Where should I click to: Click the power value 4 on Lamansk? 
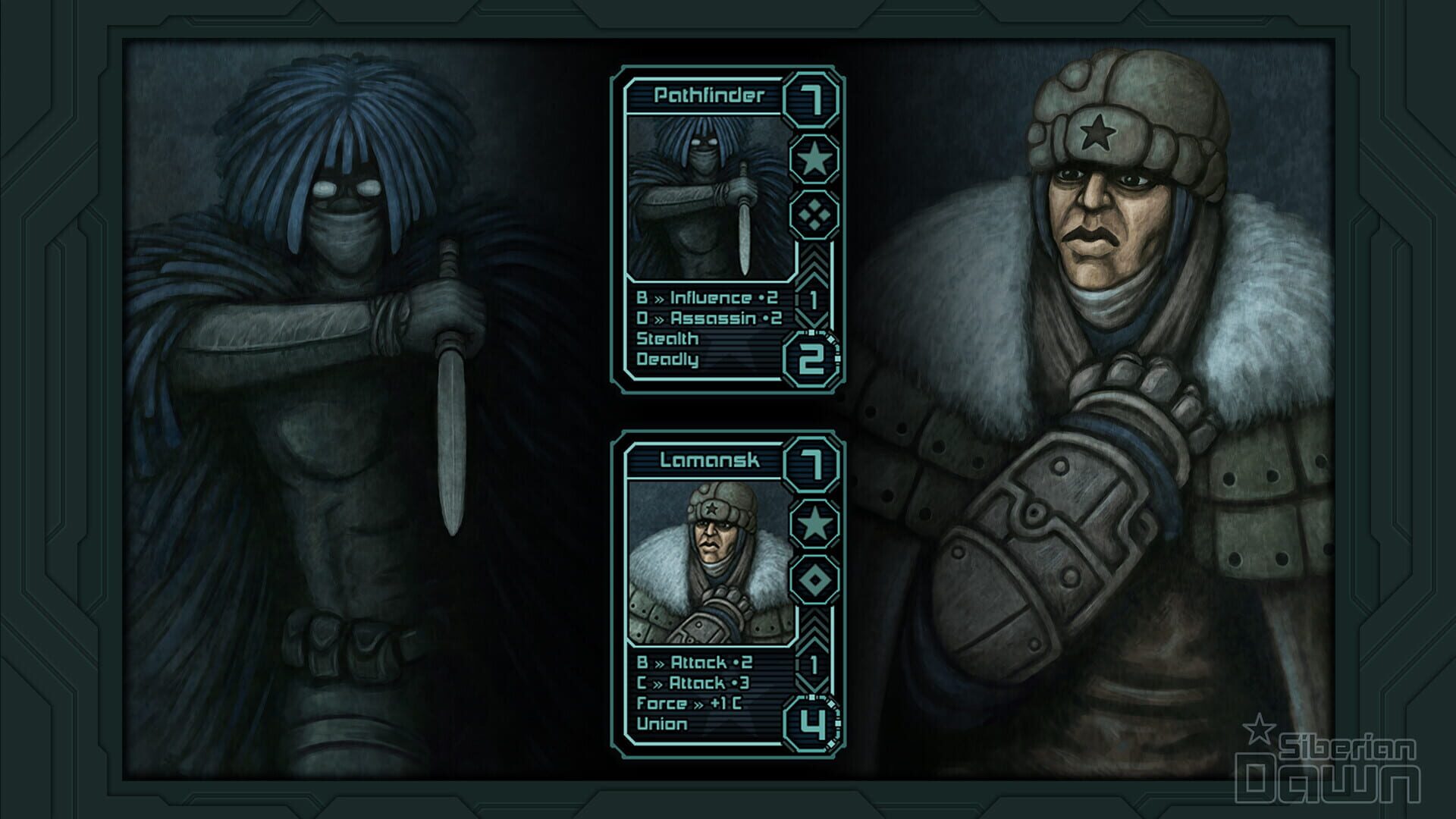tap(813, 722)
